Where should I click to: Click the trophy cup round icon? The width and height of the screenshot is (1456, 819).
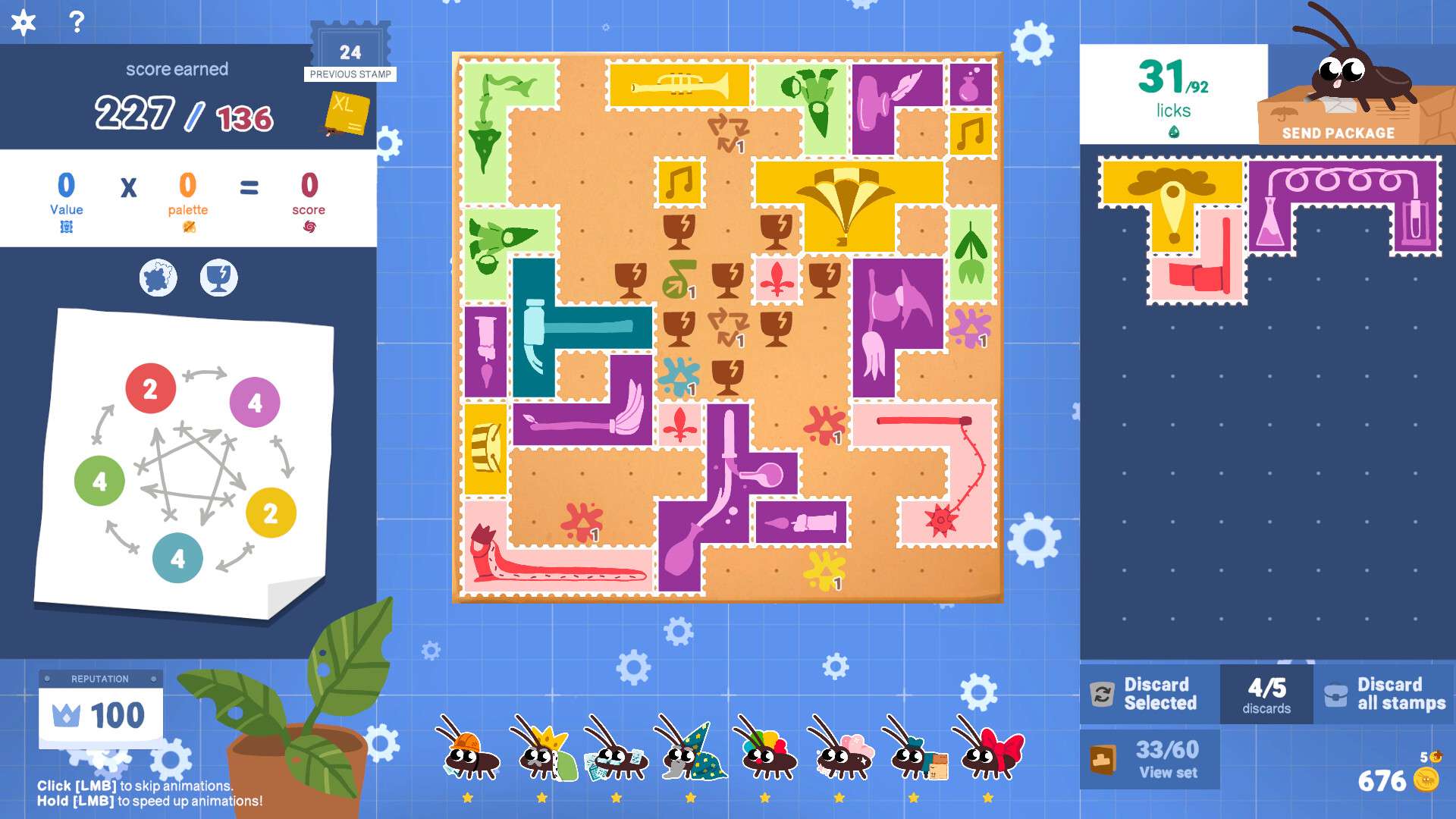click(x=218, y=278)
